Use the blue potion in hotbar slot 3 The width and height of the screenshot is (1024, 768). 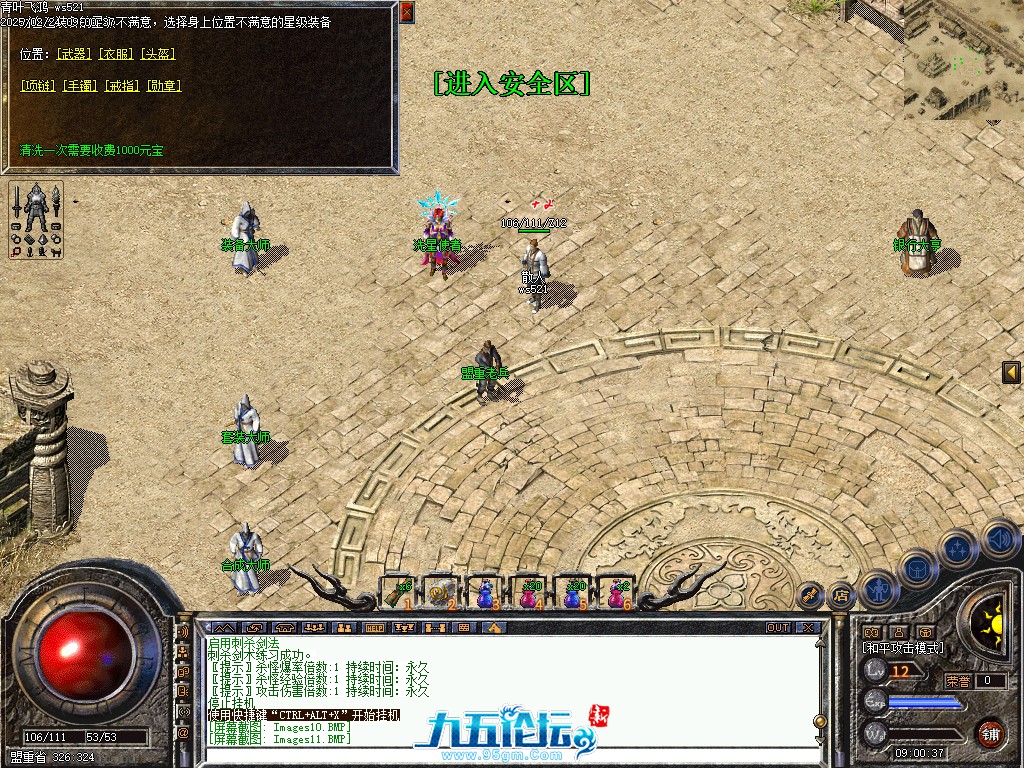tap(484, 593)
